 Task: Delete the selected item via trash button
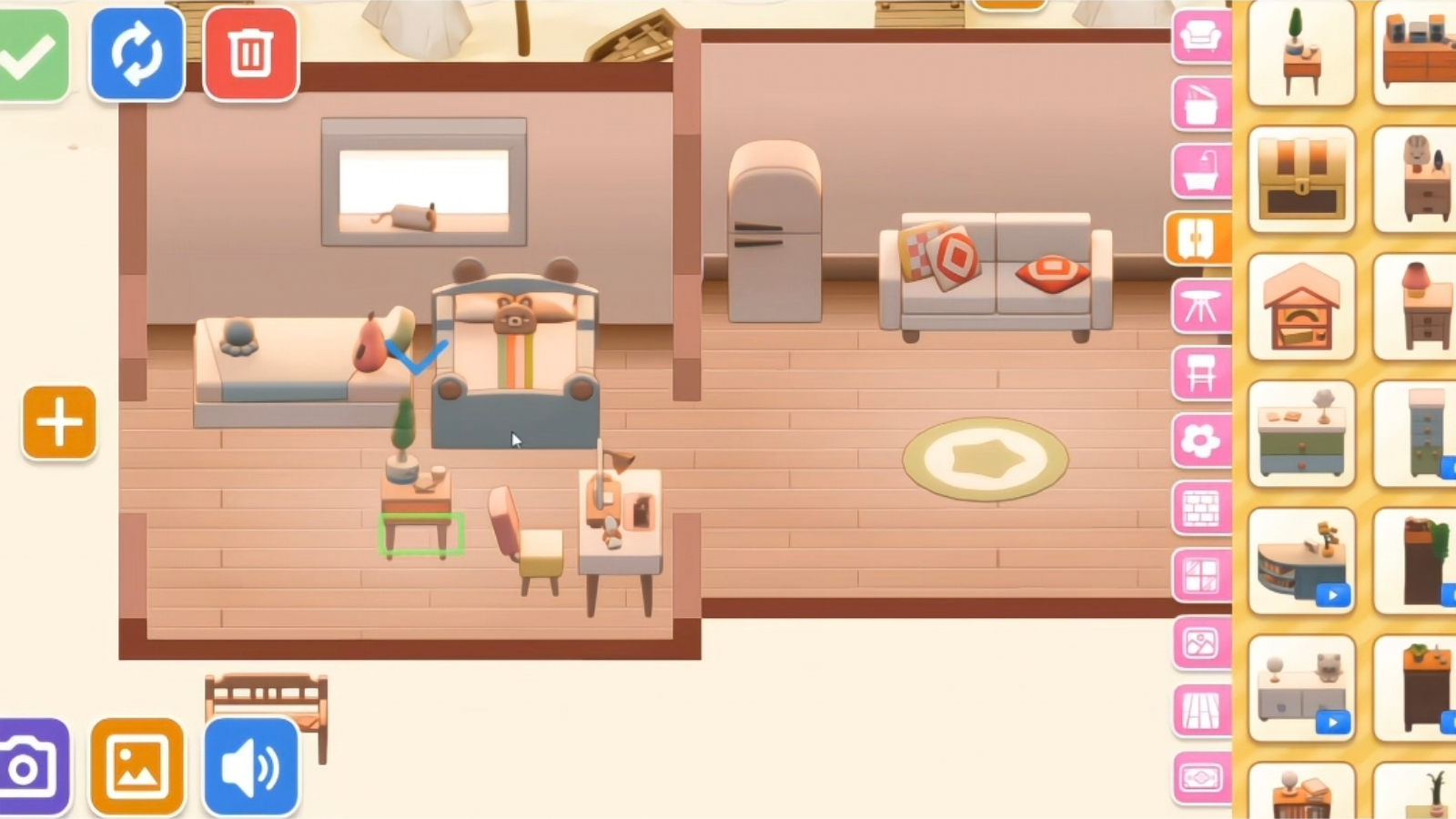click(x=250, y=55)
